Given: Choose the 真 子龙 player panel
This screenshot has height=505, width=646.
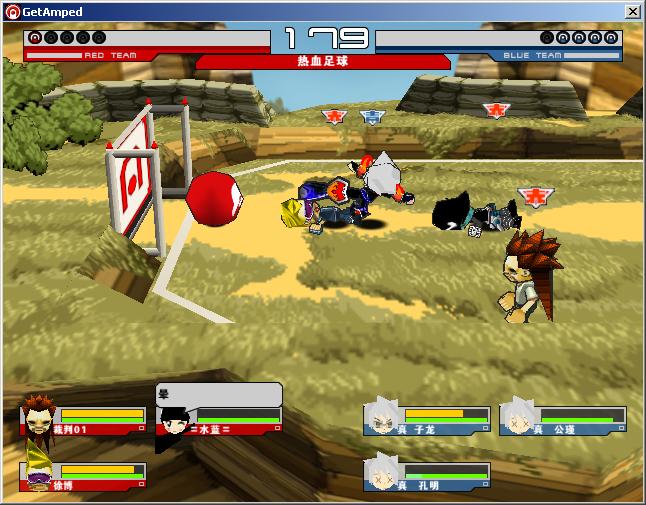Looking at the screenshot, I should [427, 420].
